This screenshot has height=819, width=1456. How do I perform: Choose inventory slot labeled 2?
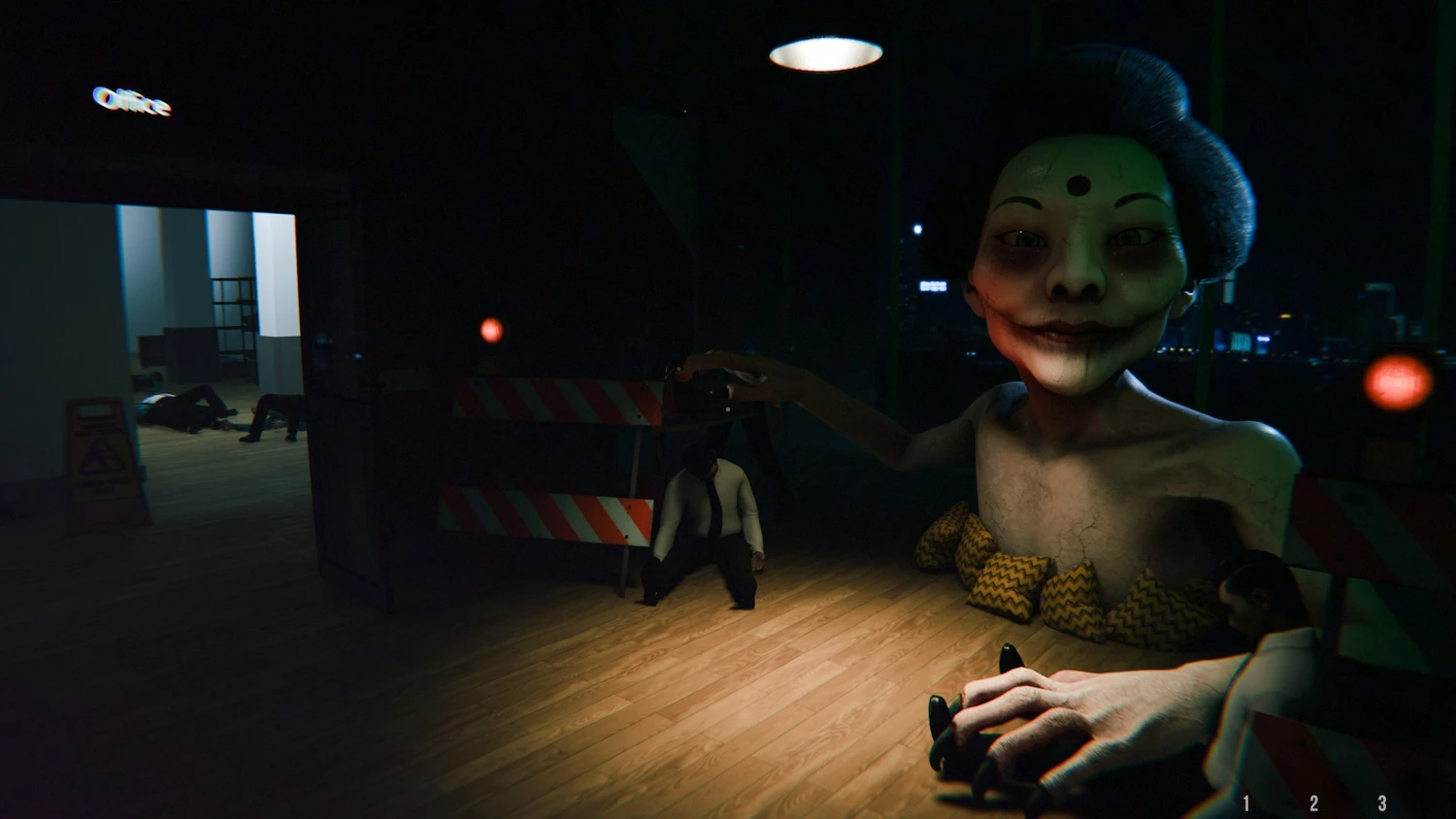tap(1313, 803)
